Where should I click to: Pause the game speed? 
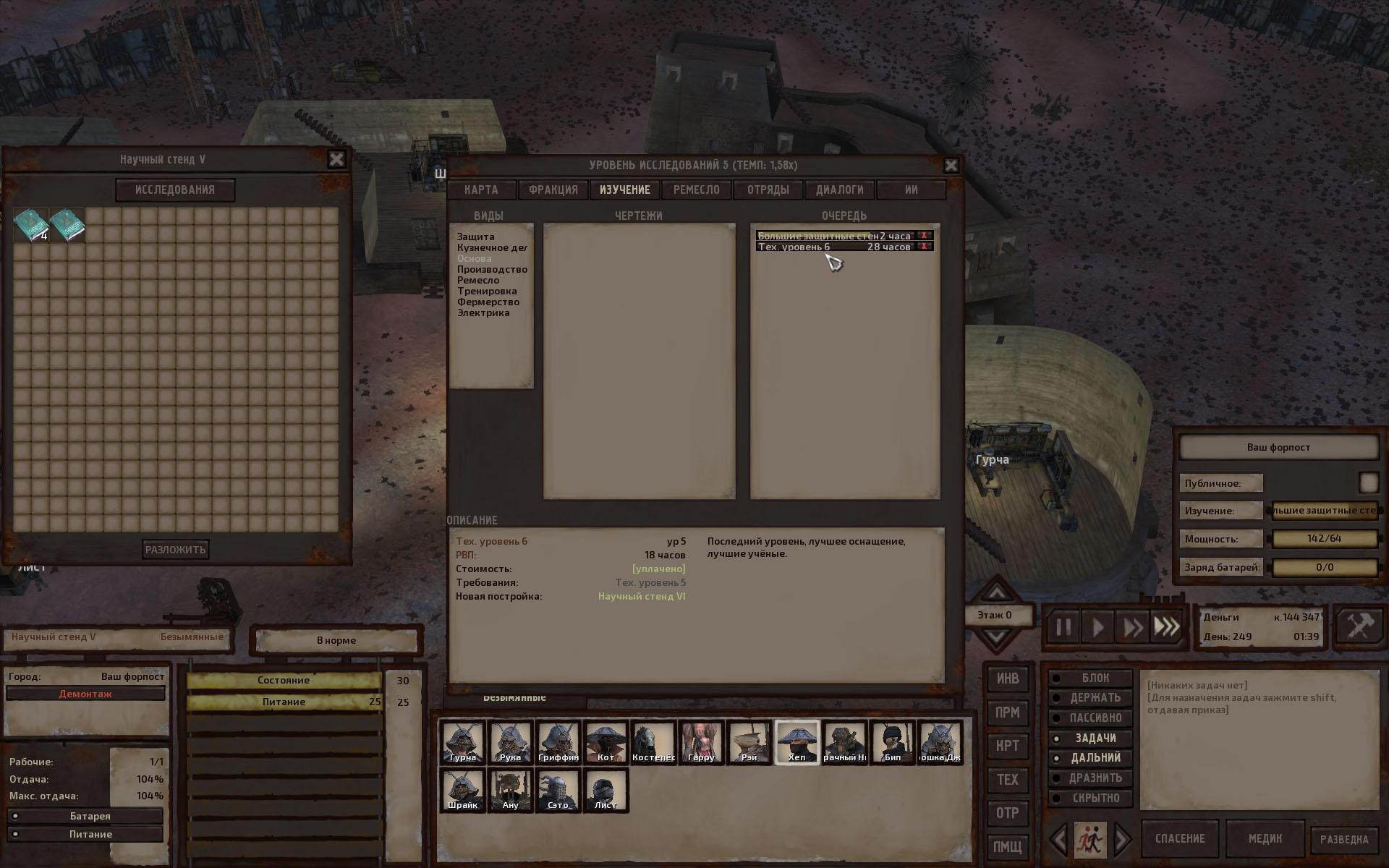(1063, 626)
